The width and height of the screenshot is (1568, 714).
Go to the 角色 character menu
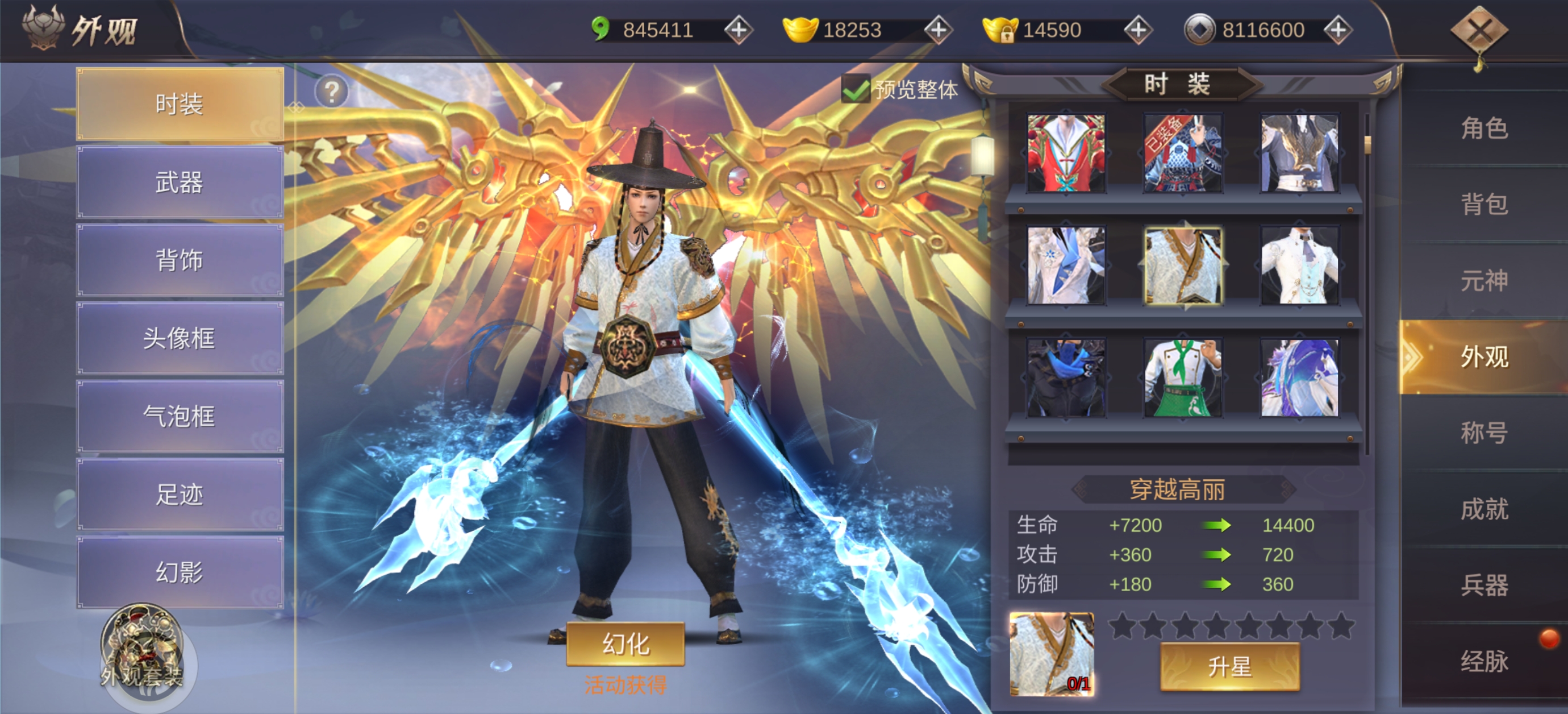(1484, 128)
